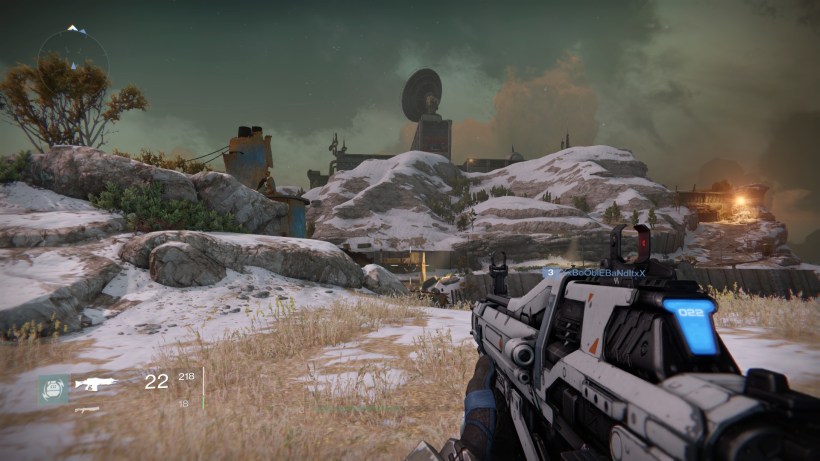Choose the primary assault rifle weapon icon

tap(97, 382)
